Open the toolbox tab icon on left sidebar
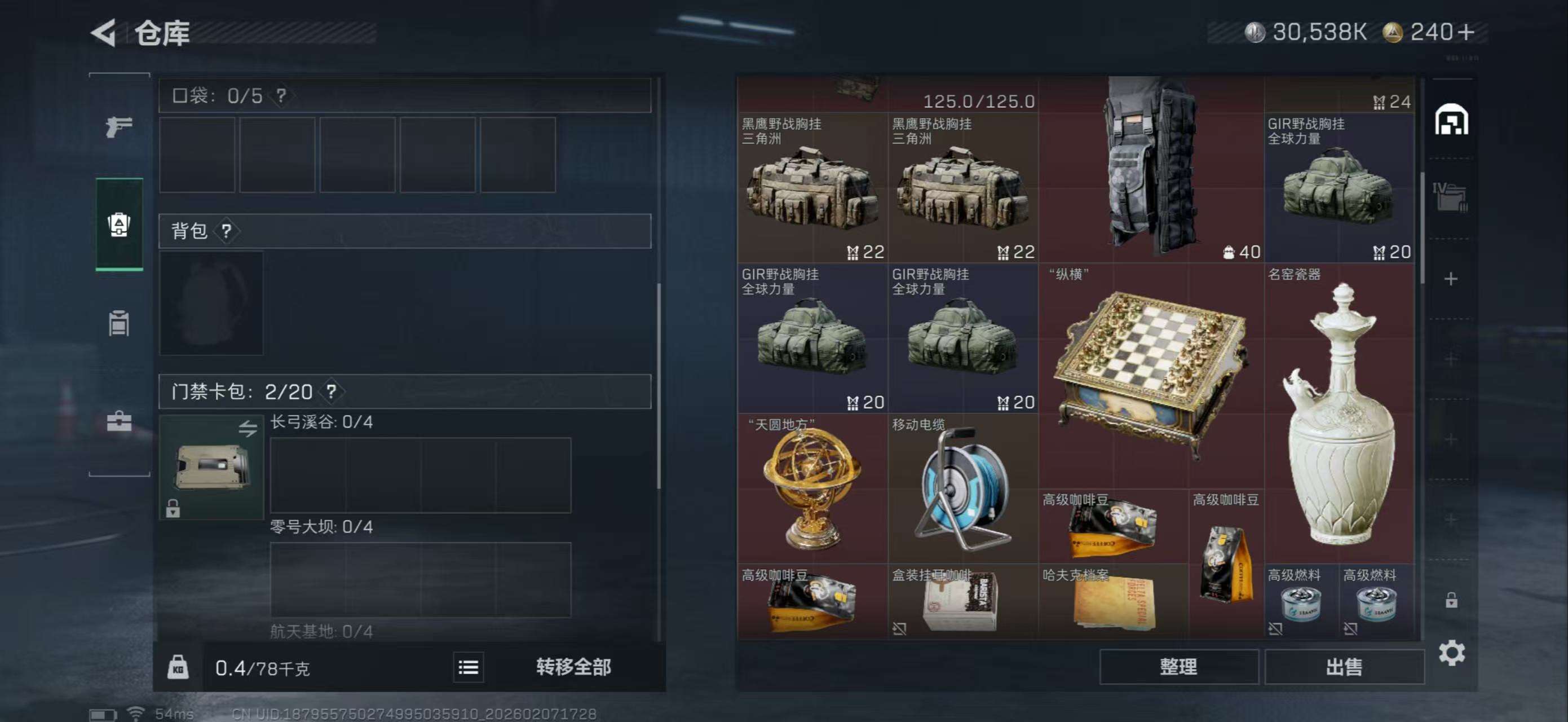Screen dimensions: 1568x722 (120, 420)
